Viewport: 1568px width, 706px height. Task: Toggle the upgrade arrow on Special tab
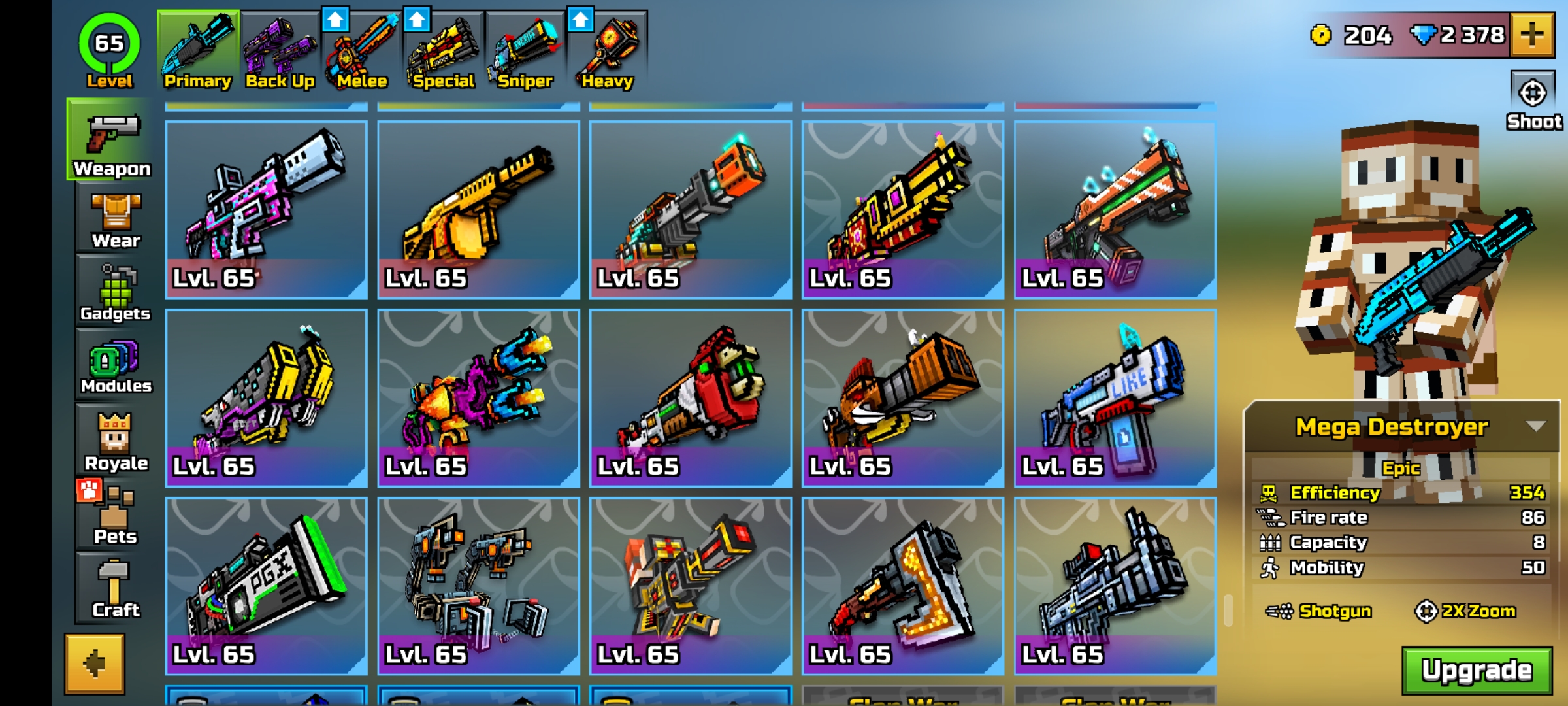pyautogui.click(x=417, y=20)
